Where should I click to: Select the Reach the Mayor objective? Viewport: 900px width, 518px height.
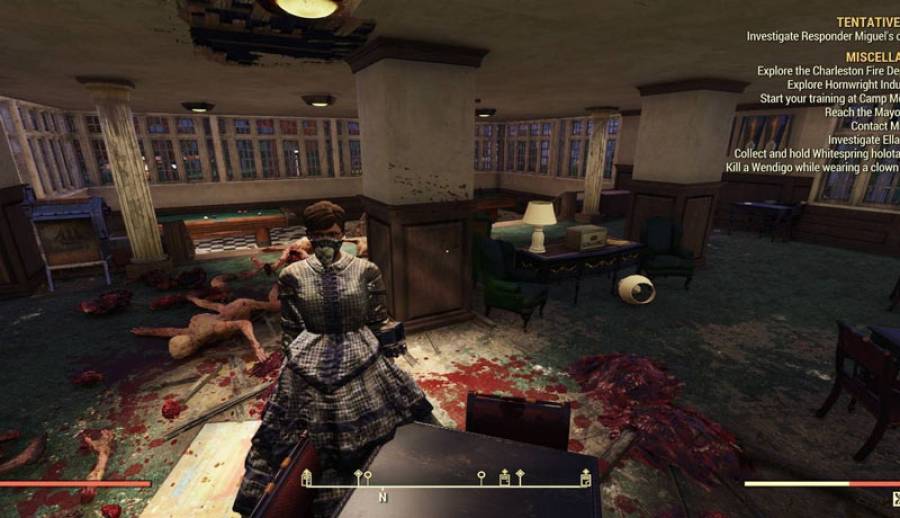click(x=861, y=113)
